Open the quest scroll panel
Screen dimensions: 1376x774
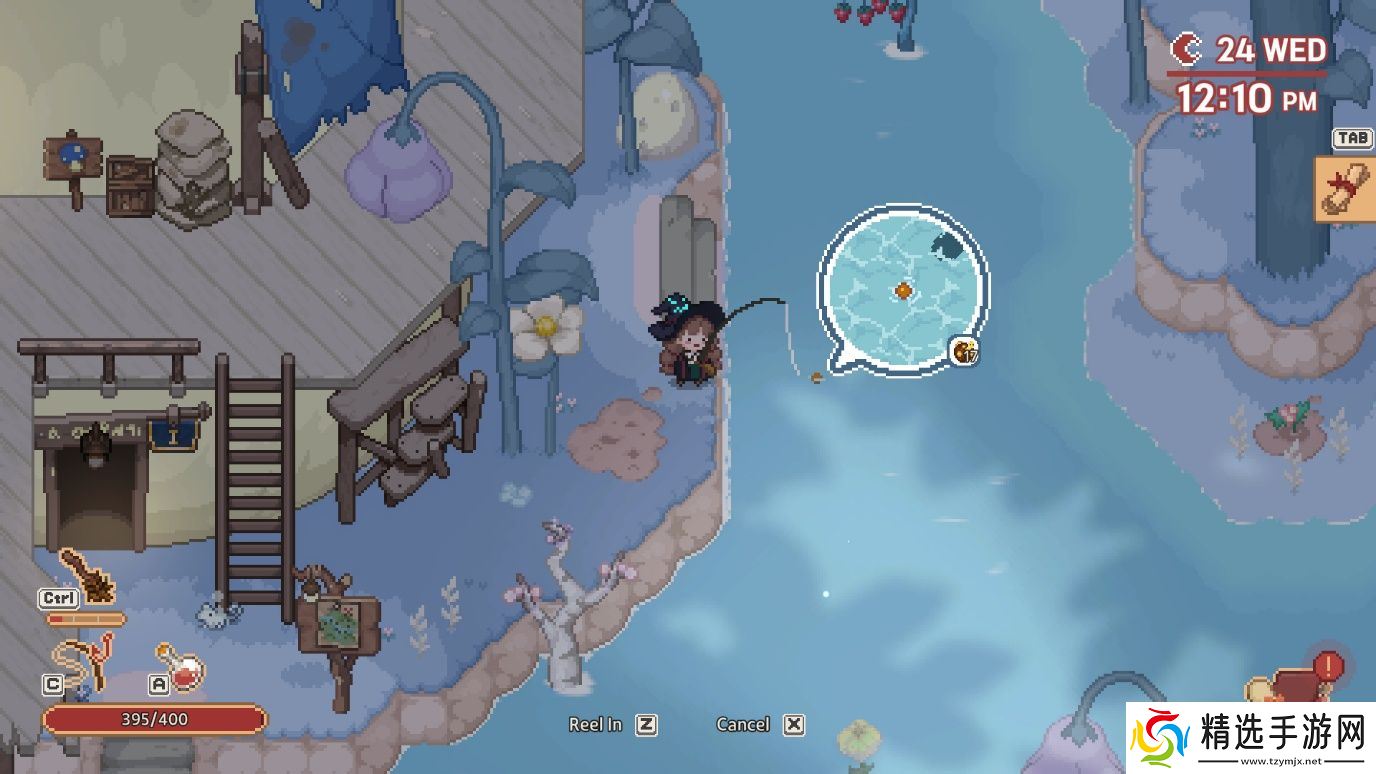coord(1344,188)
